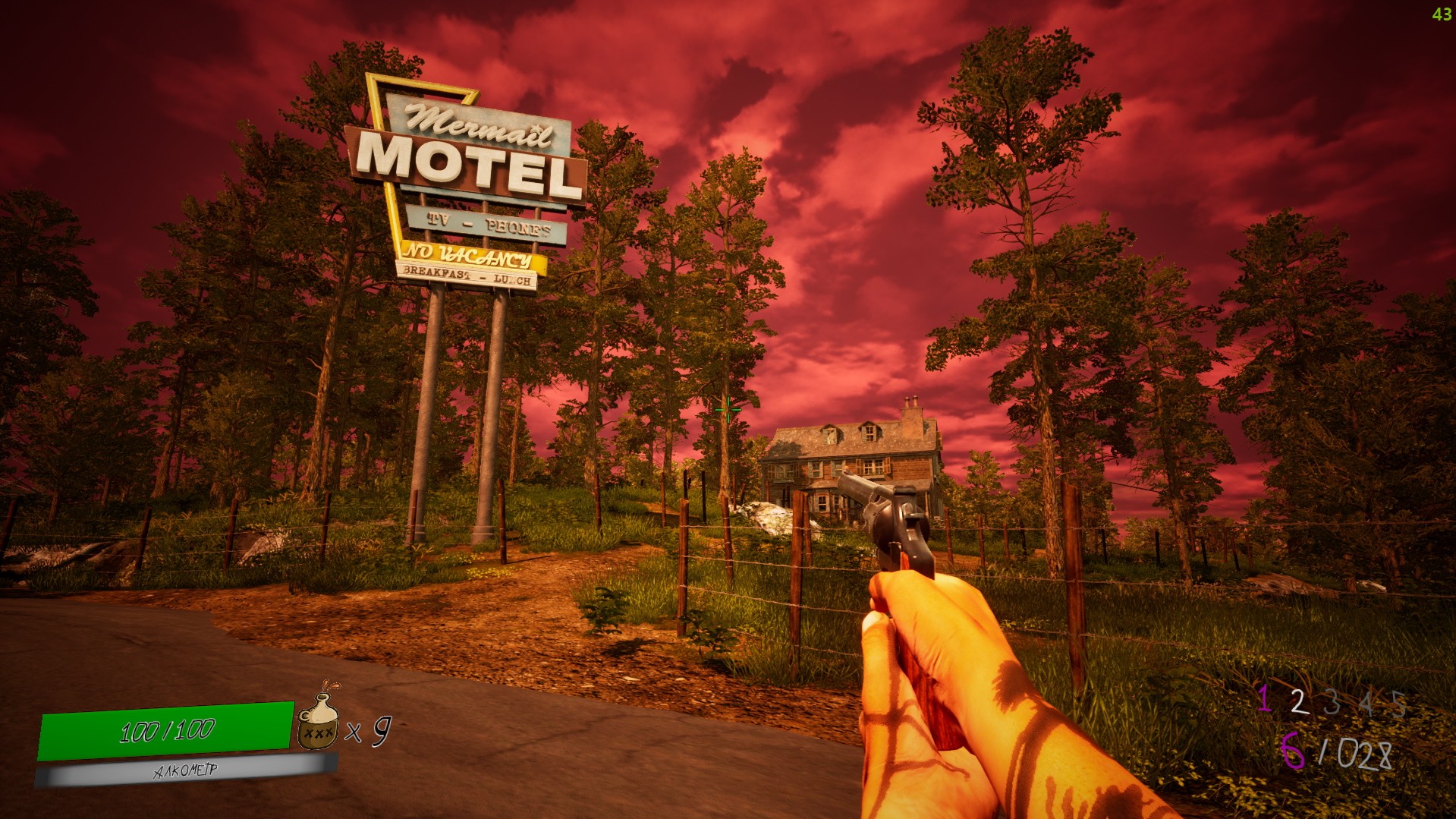The height and width of the screenshot is (819, 1456).
Task: Switch to weapon slot 3
Action: click(1332, 703)
